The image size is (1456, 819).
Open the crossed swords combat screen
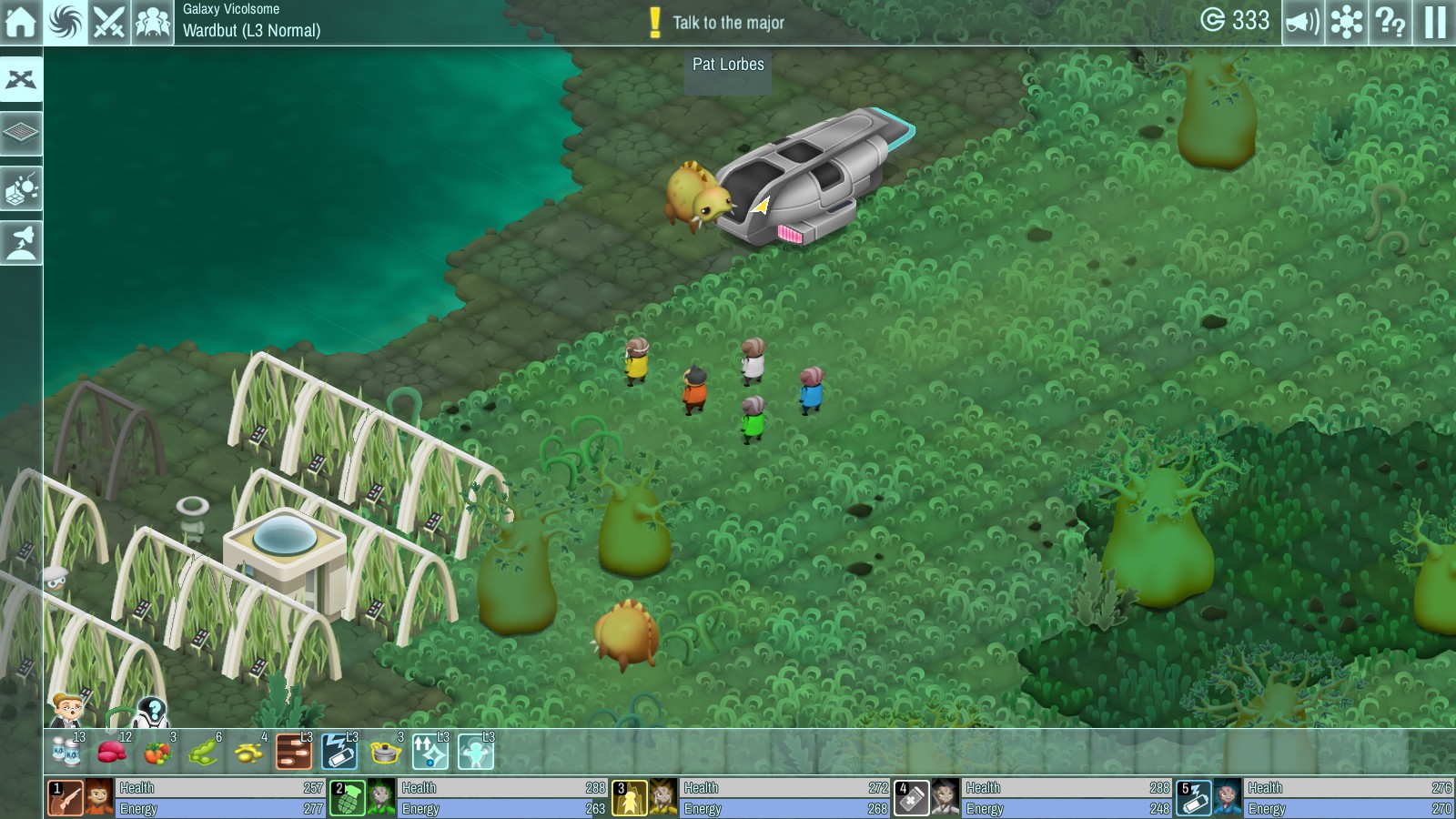109,22
